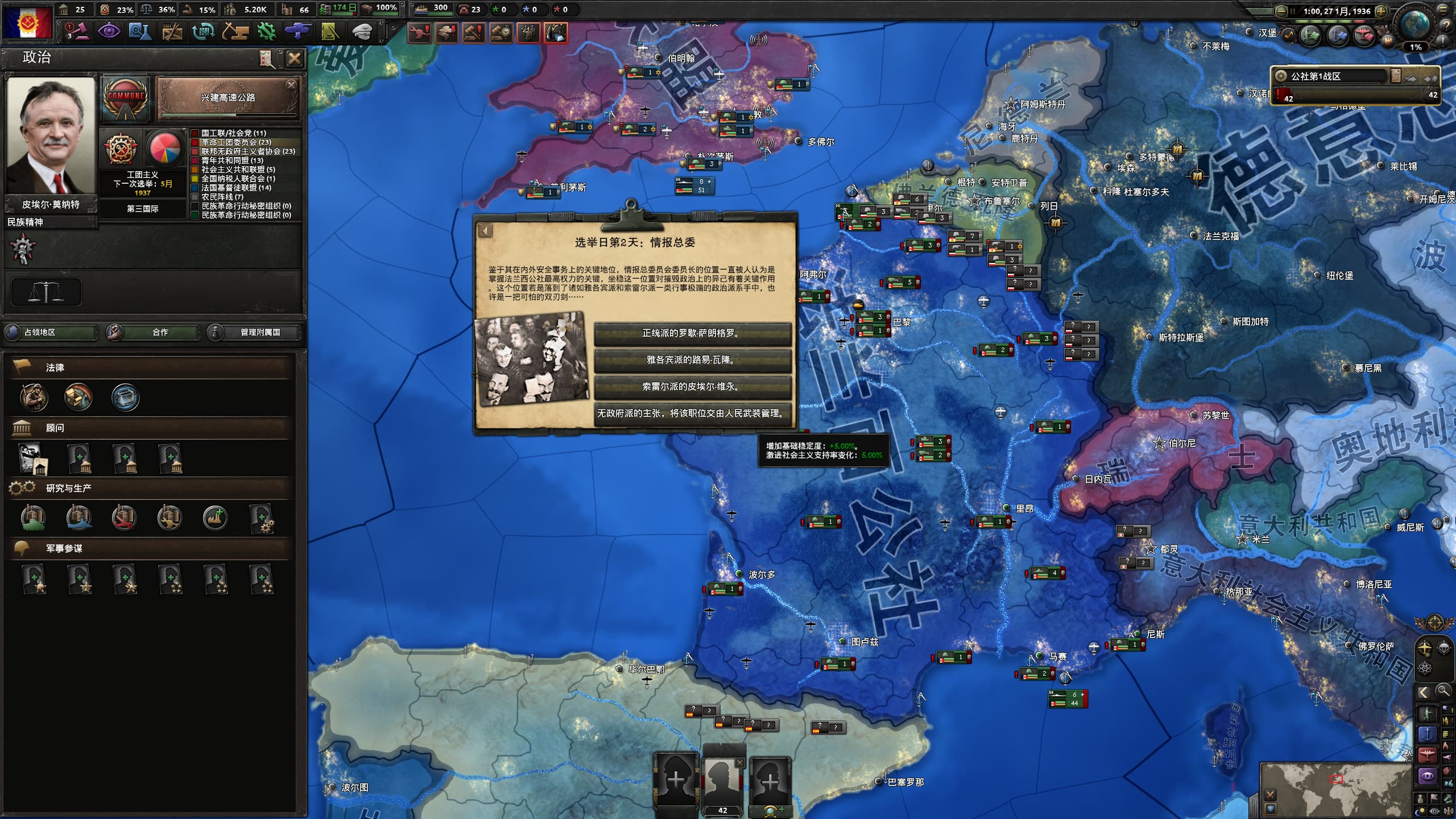Click the 合作 collaboration button
Viewport: 1456px width, 819px height.
(x=154, y=332)
